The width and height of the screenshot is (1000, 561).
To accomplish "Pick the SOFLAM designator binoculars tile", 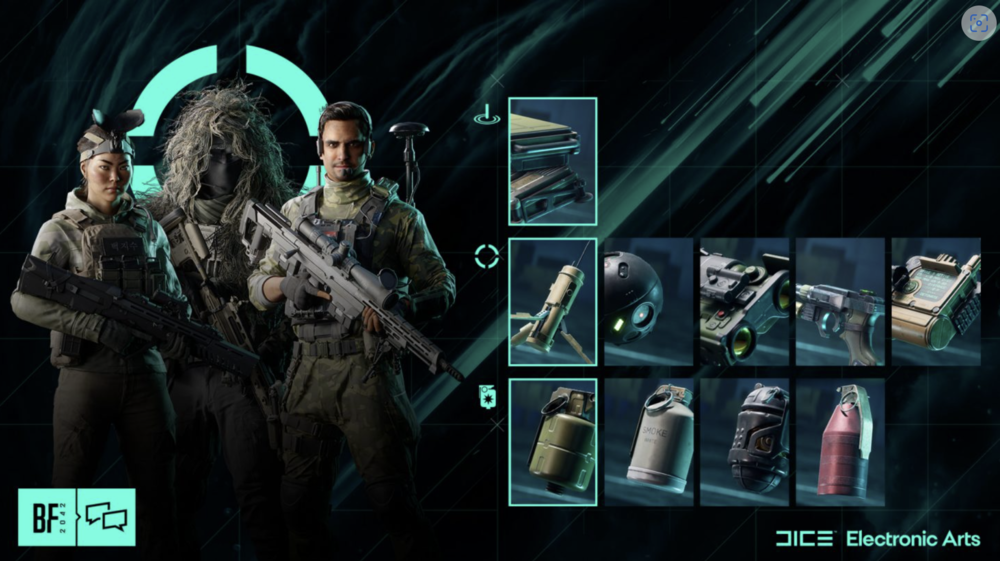I will point(744,301).
